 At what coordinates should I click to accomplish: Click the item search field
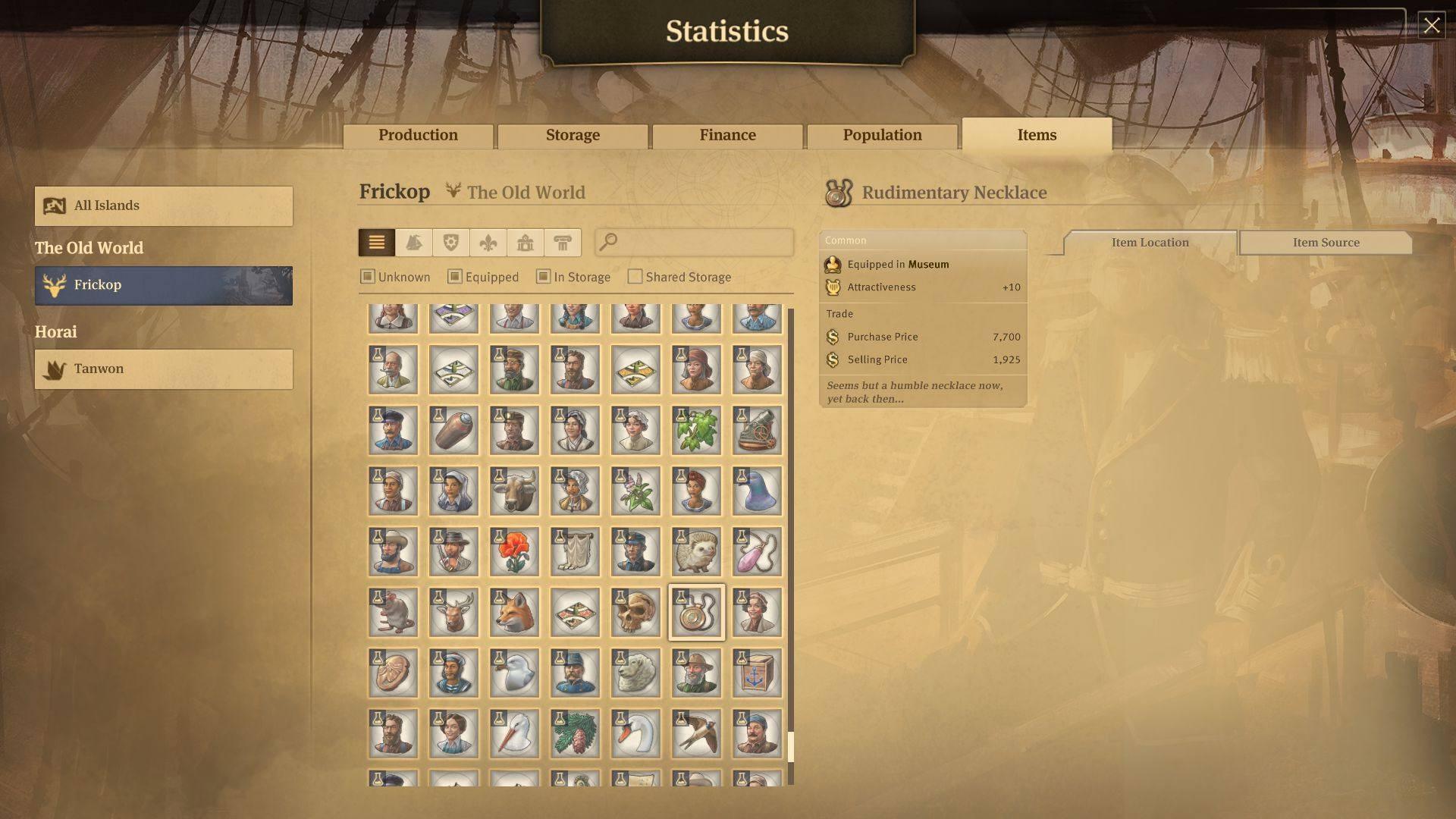(701, 243)
